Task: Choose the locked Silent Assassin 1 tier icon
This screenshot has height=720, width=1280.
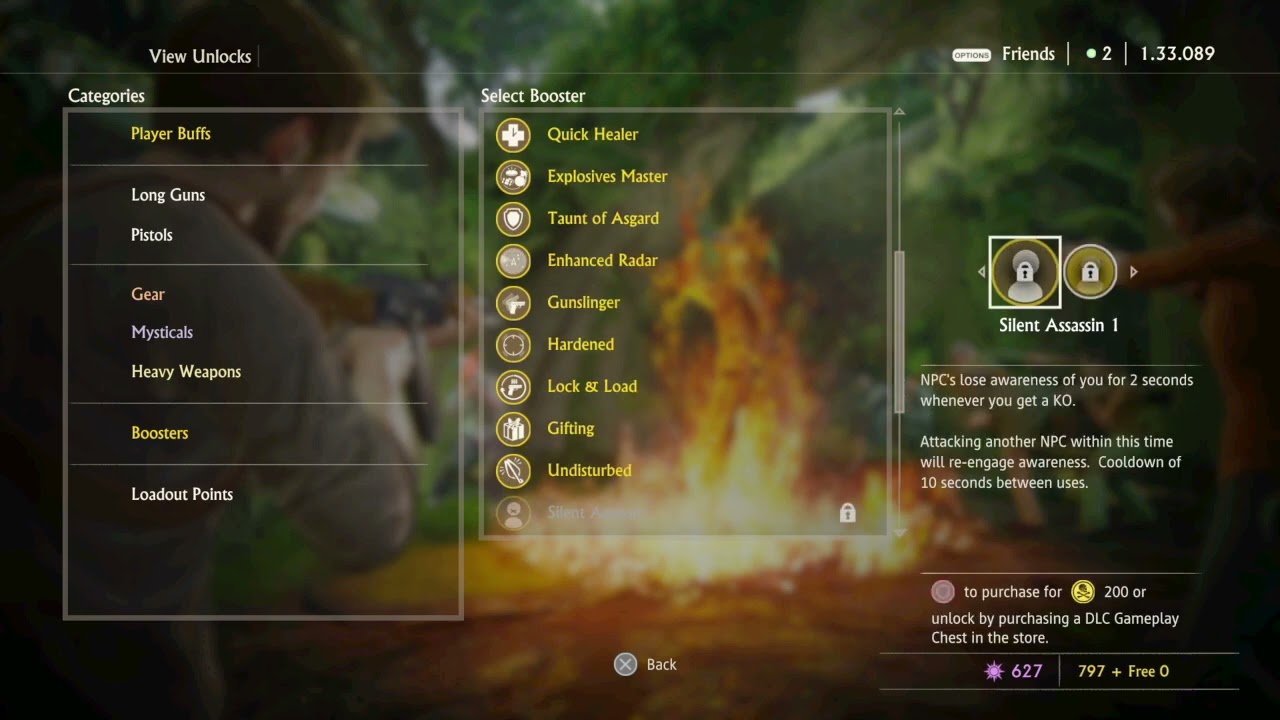Action: (x=1025, y=272)
